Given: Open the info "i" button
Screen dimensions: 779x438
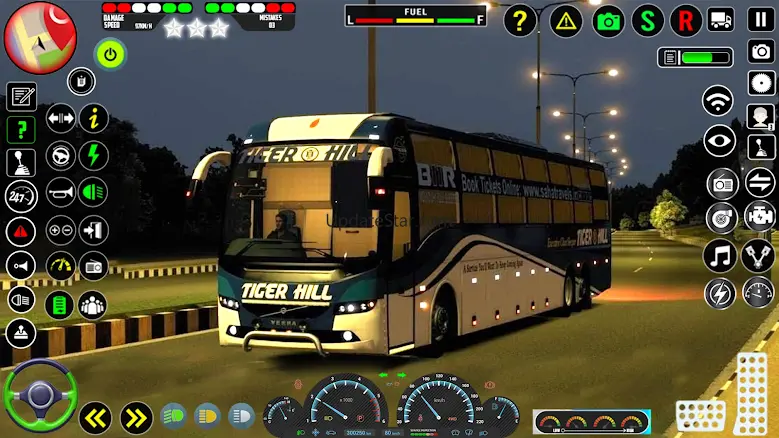Looking at the screenshot, I should (94, 118).
